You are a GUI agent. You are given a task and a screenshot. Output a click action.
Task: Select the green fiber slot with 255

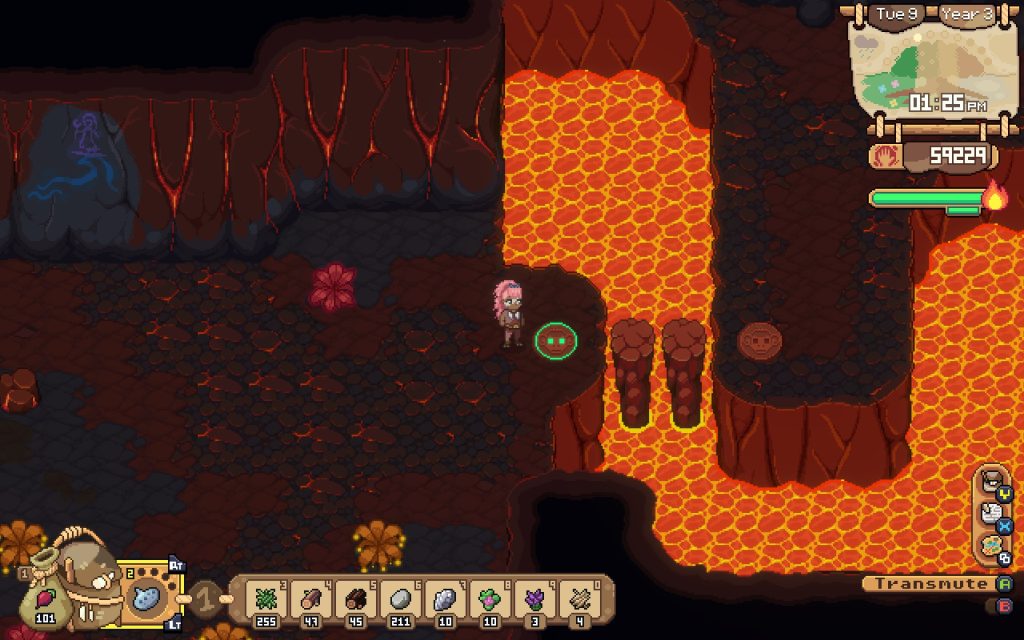[x=264, y=599]
